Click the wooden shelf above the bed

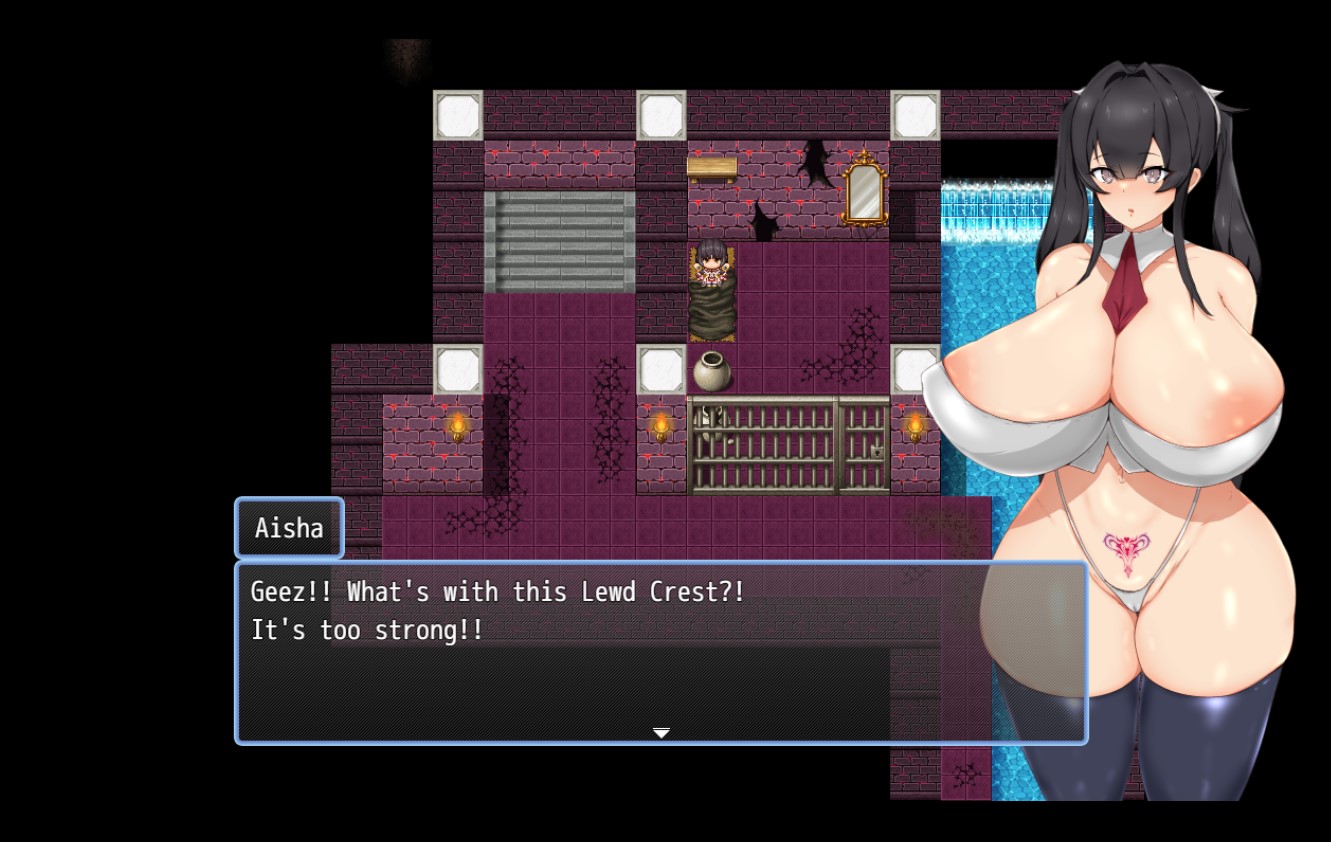[x=713, y=165]
